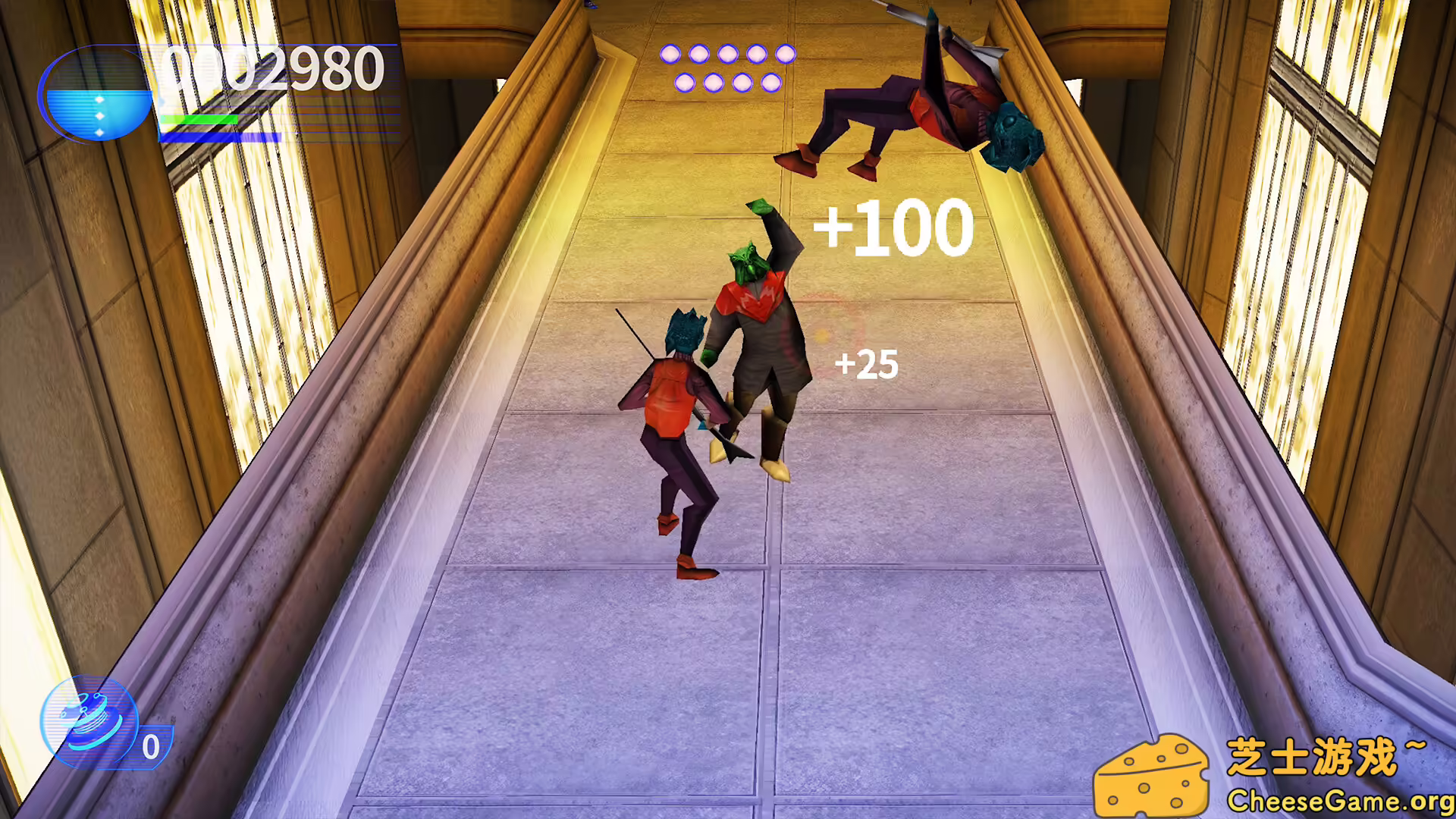The height and width of the screenshot is (819, 1456).
Task: Toggle the middle combo dot on
Action: pos(728,54)
